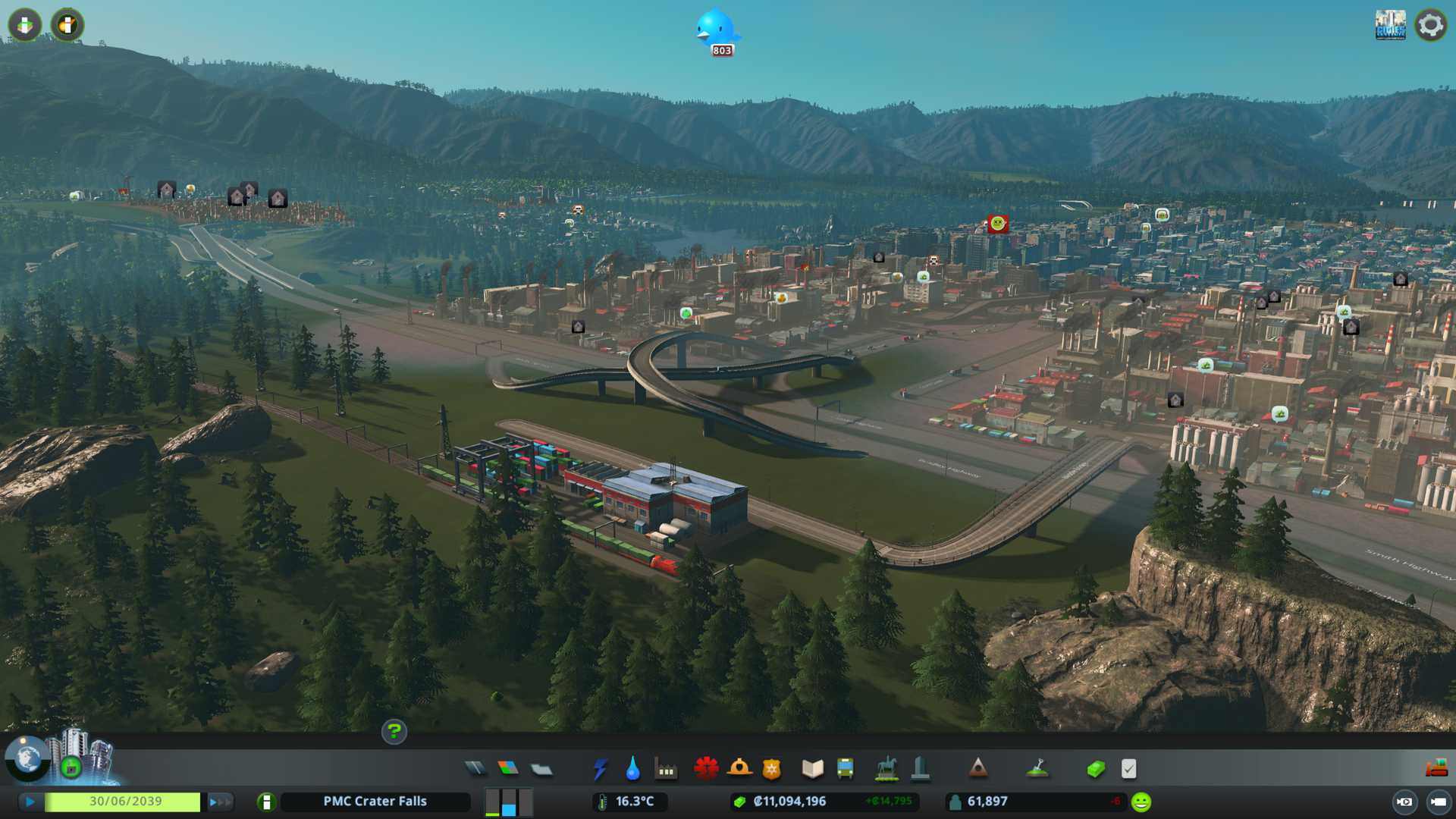
Task: Open the Parks statue menu
Action: coord(886,769)
